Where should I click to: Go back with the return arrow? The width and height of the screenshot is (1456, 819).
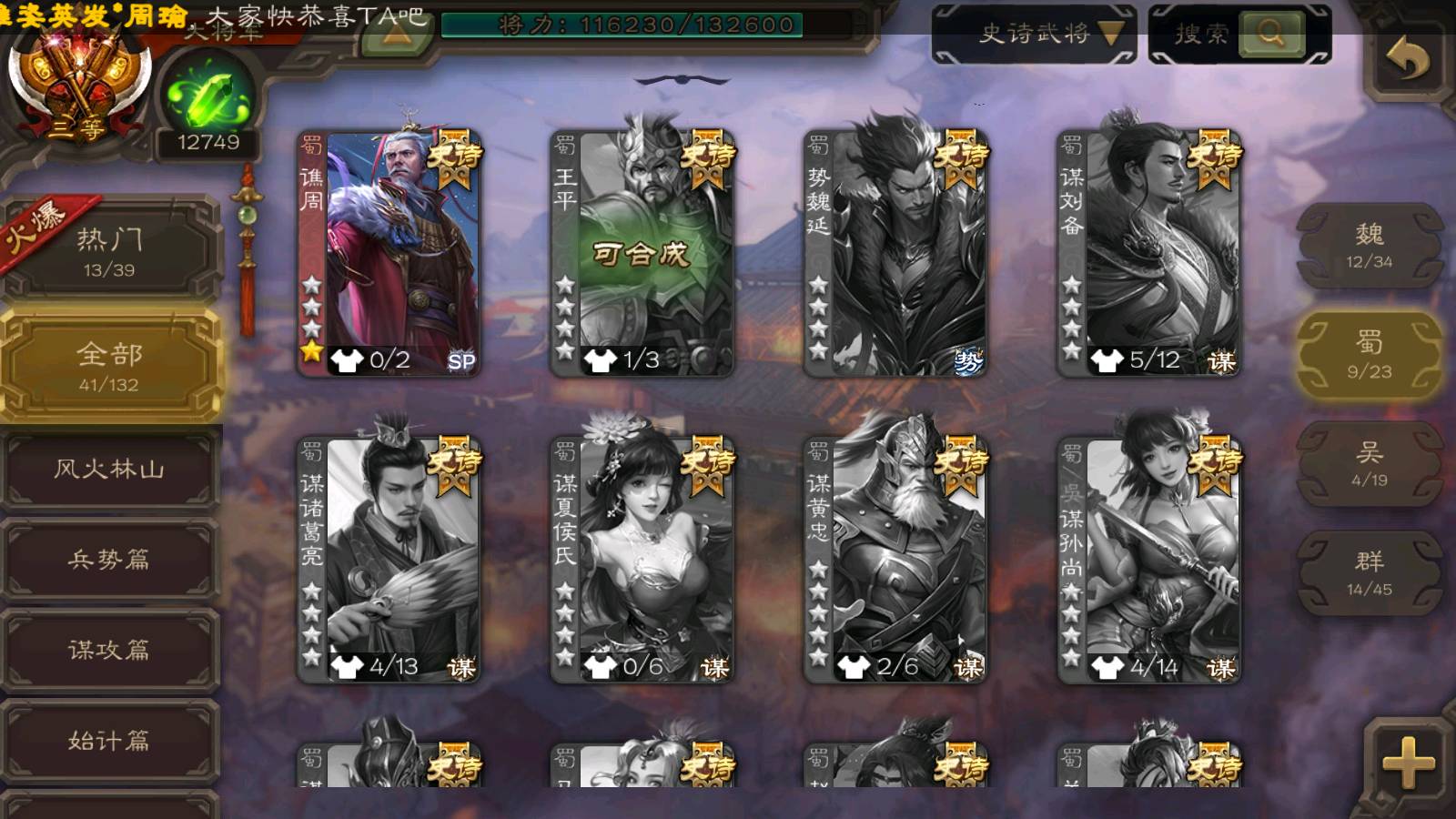(x=1407, y=60)
